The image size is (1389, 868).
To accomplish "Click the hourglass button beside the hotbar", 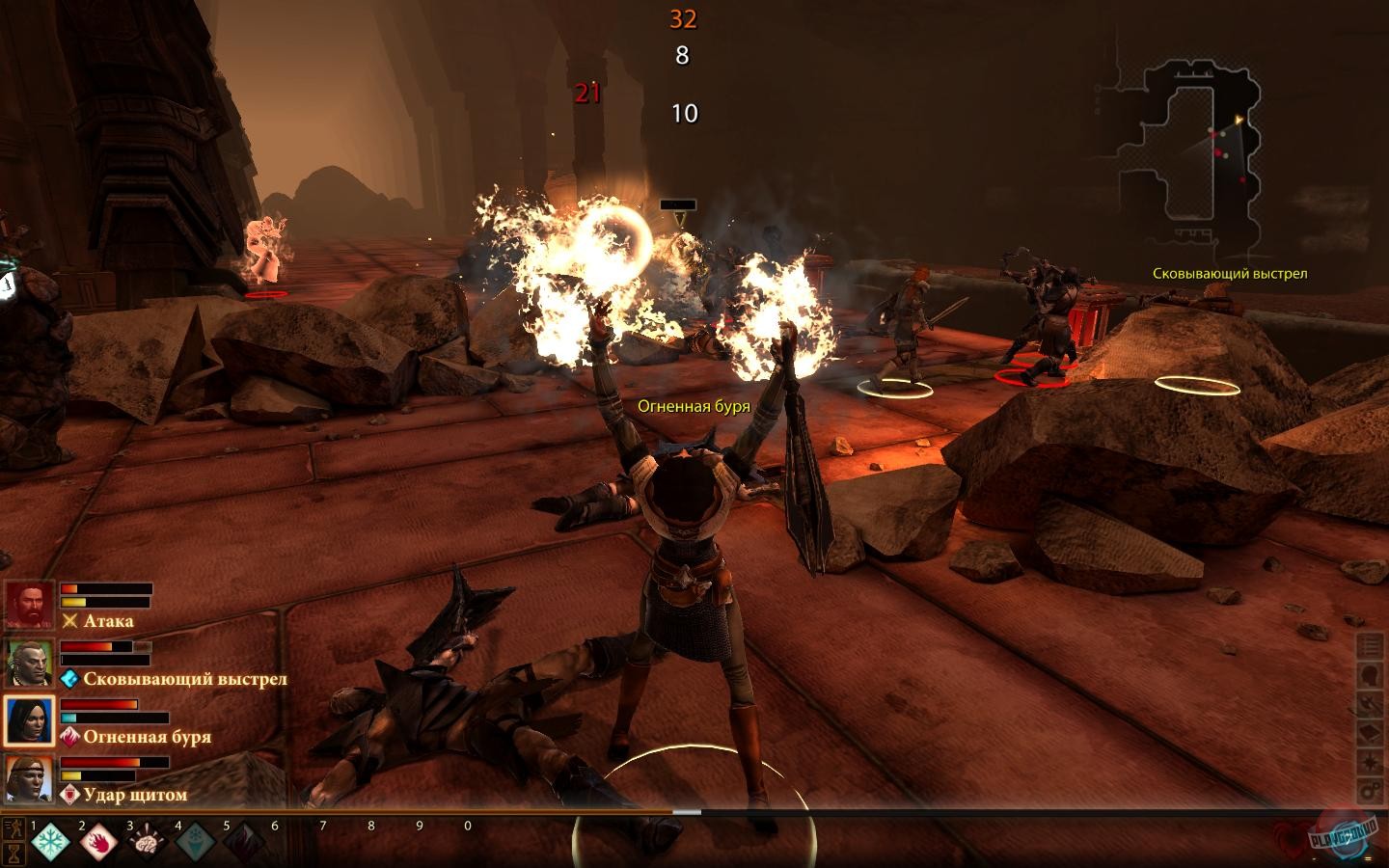I will pos(14,854).
